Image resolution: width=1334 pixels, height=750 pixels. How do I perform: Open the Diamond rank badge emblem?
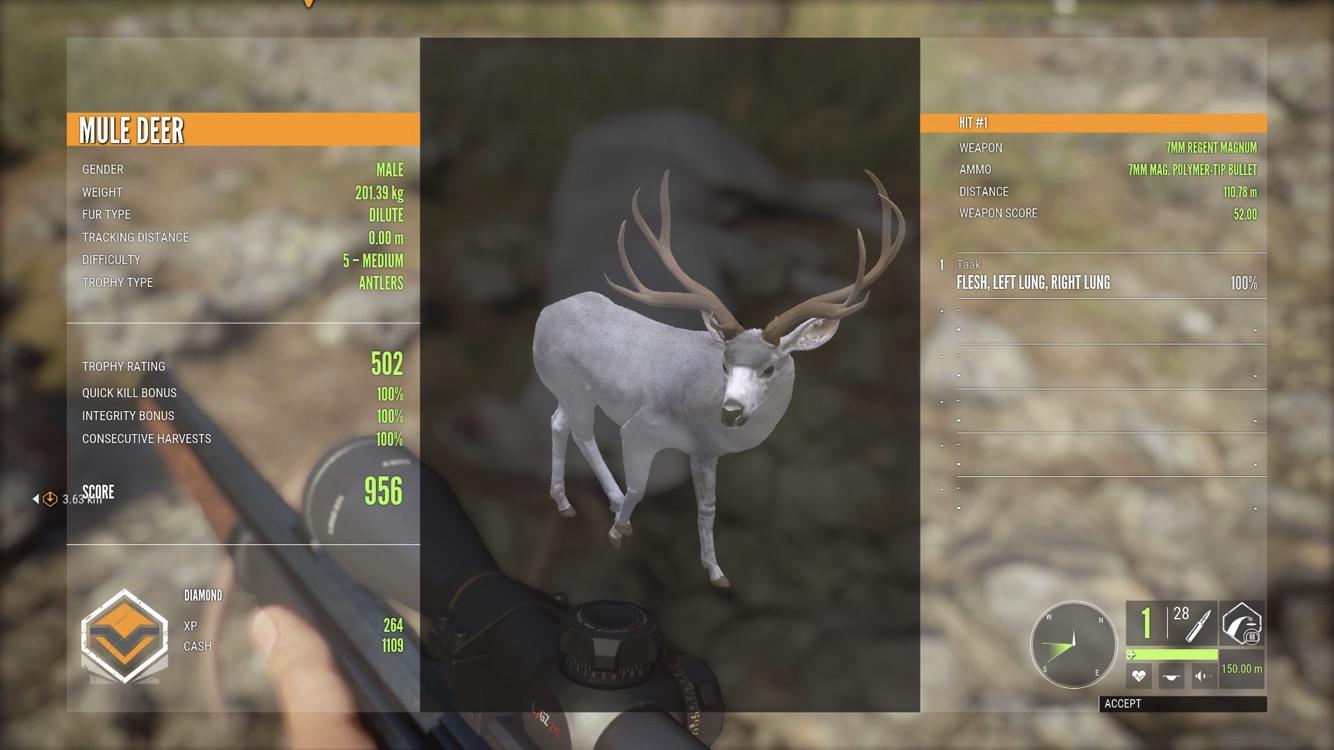coord(124,638)
